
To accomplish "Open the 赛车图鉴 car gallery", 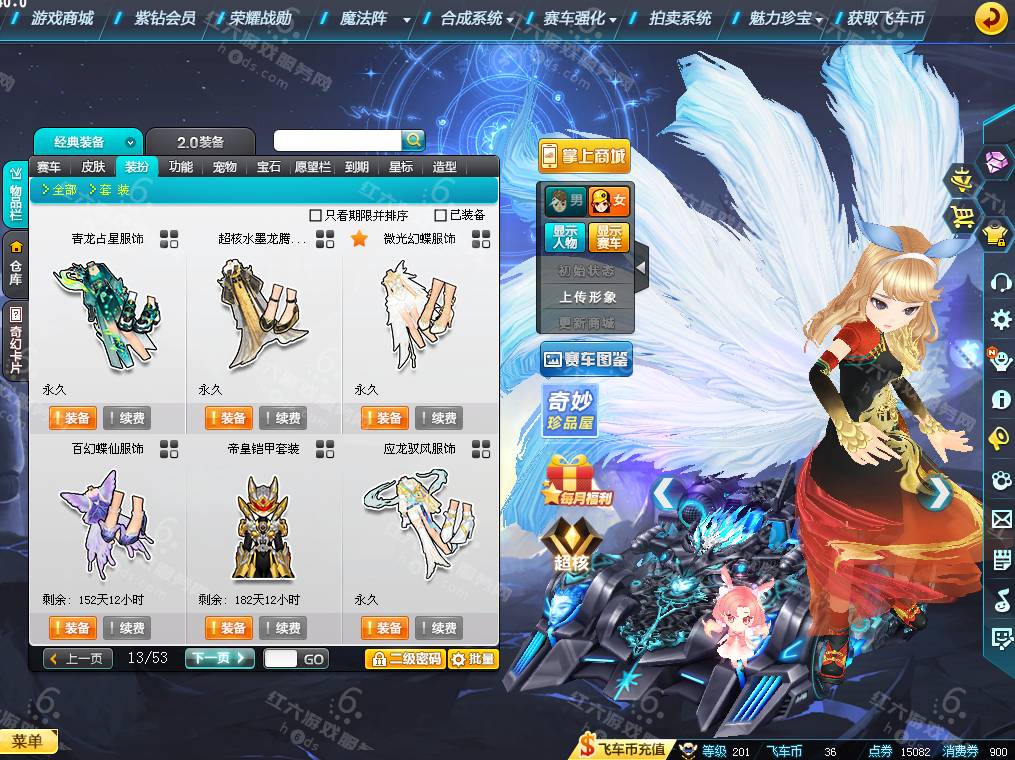I will pos(586,359).
